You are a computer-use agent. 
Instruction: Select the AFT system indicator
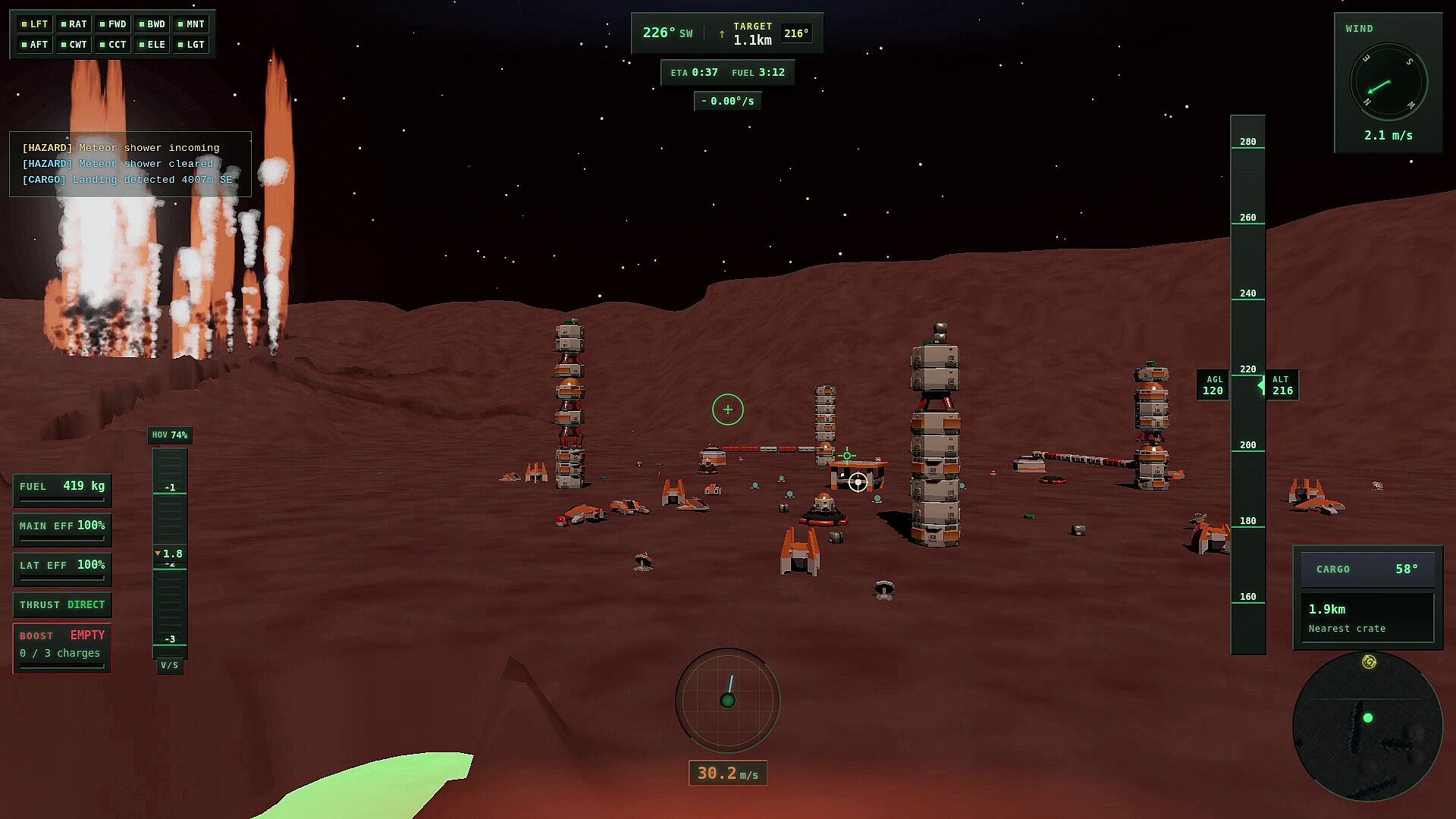35,45
